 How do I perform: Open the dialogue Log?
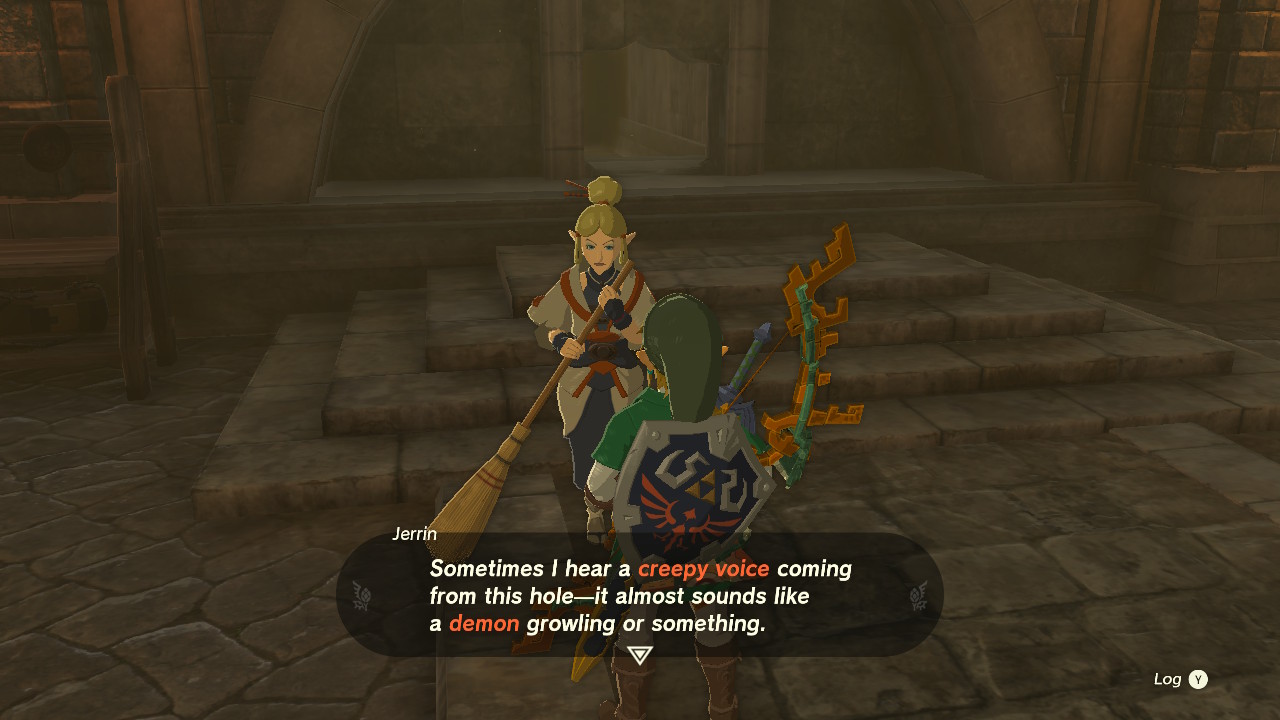click(1181, 679)
